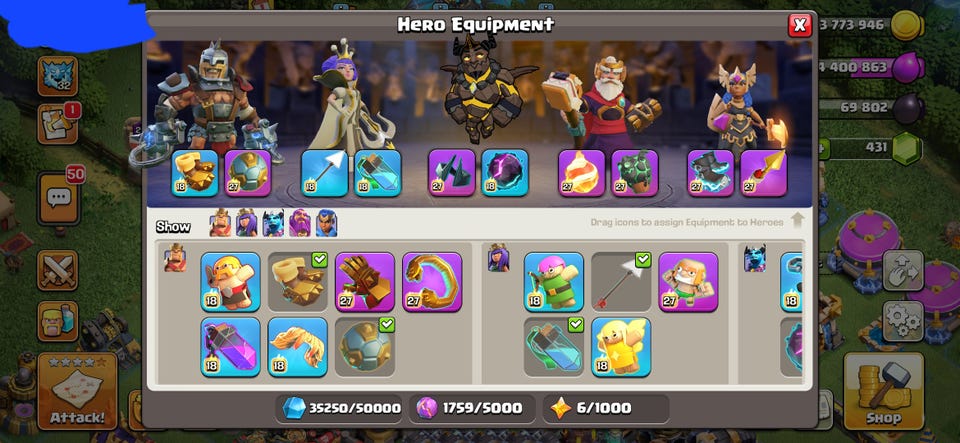The height and width of the screenshot is (443, 960).
Task: Filter by Royal Champion in Show row
Action: [x=326, y=223]
